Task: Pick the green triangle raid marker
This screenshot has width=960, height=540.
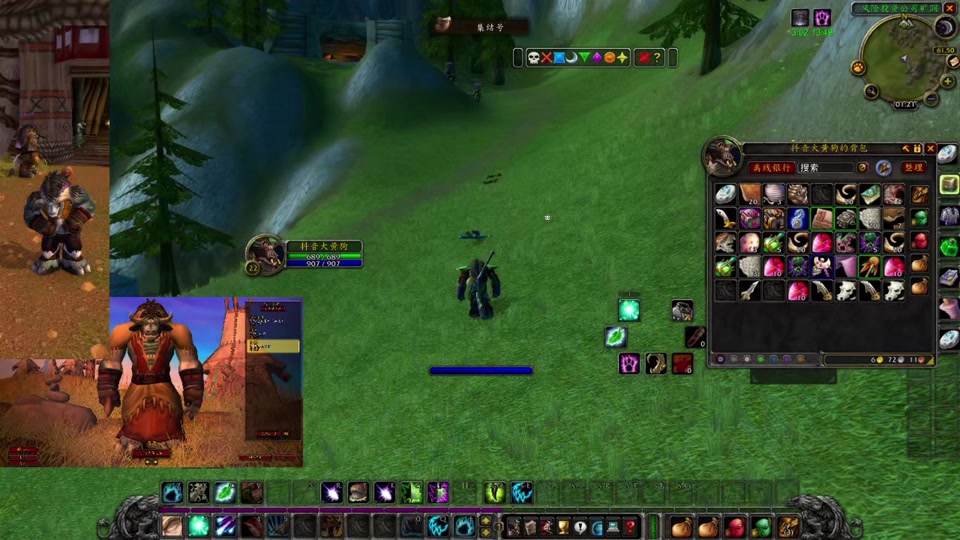Action: coord(585,58)
